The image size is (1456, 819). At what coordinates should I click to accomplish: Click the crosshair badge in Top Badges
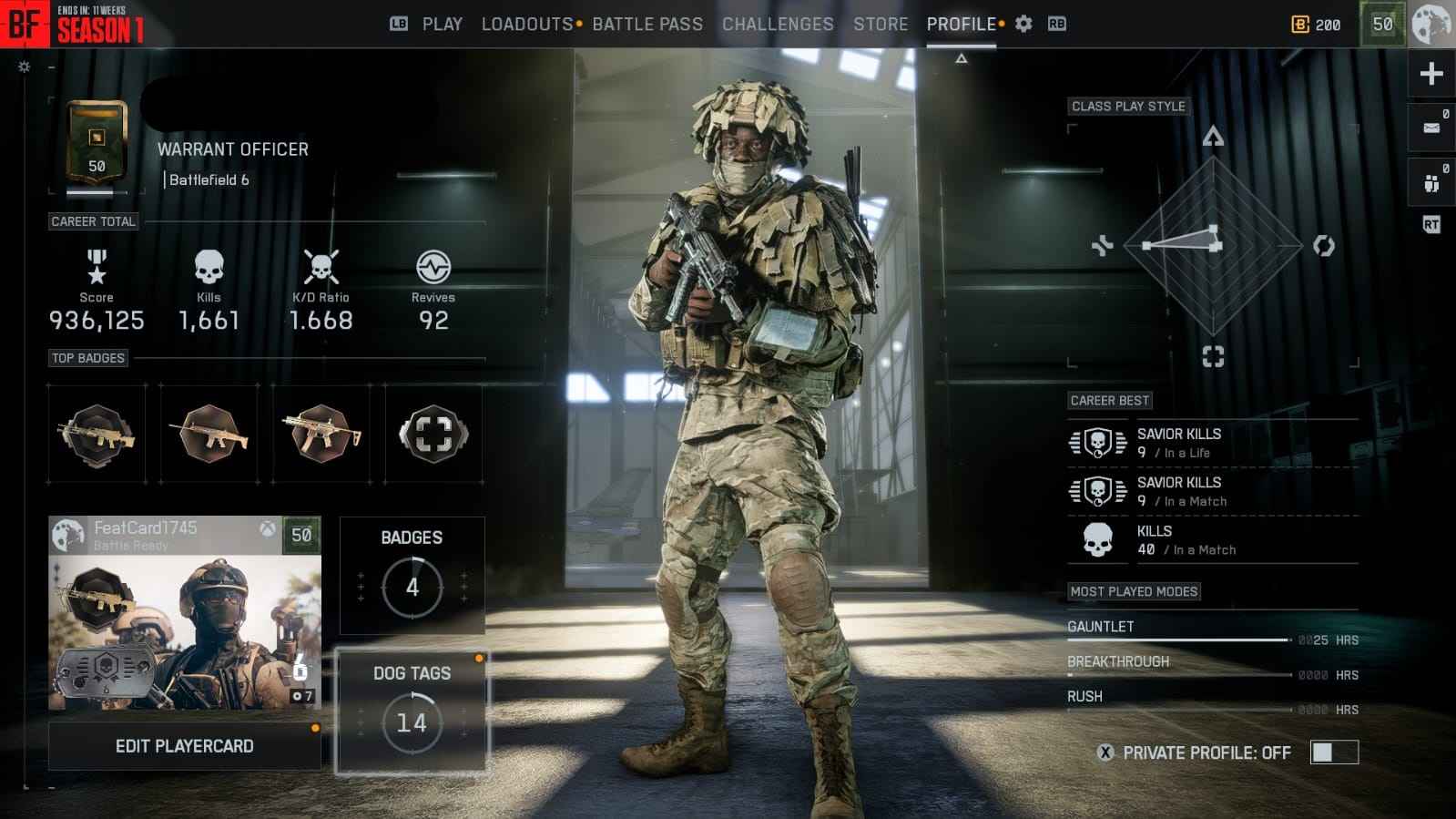433,435
